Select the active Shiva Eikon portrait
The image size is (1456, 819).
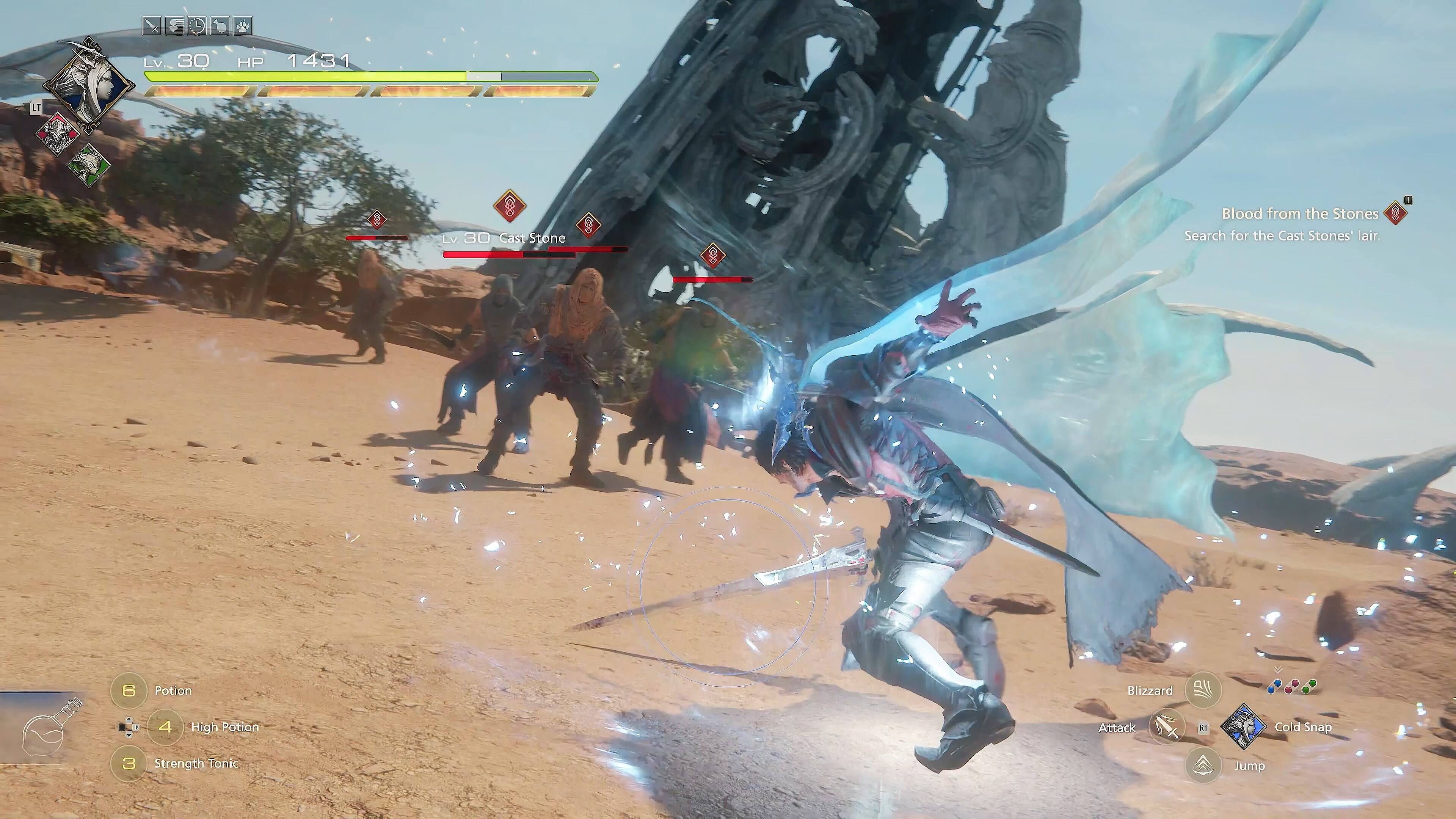(x=89, y=85)
